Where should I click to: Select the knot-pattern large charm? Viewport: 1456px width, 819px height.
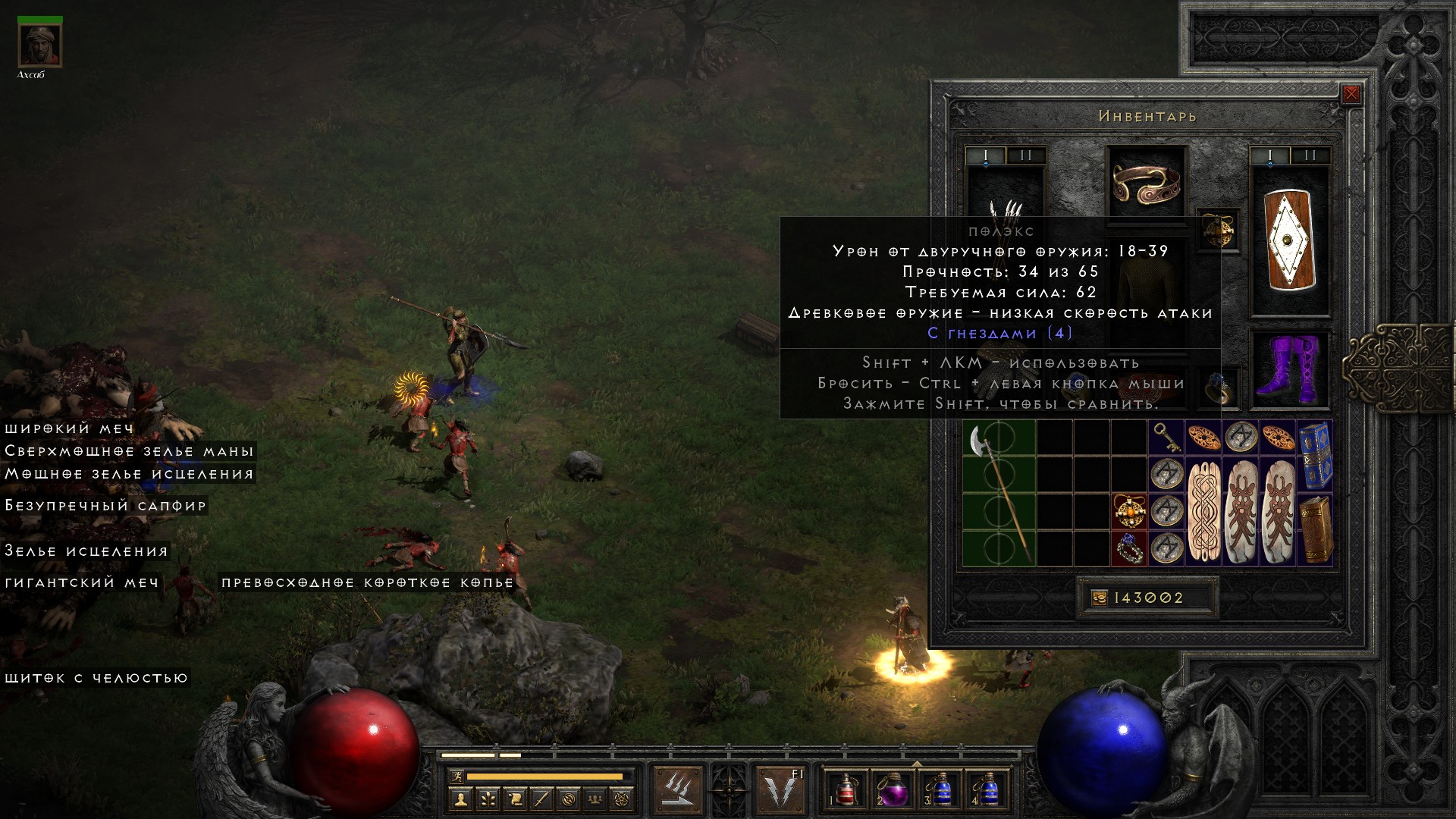click(1203, 511)
